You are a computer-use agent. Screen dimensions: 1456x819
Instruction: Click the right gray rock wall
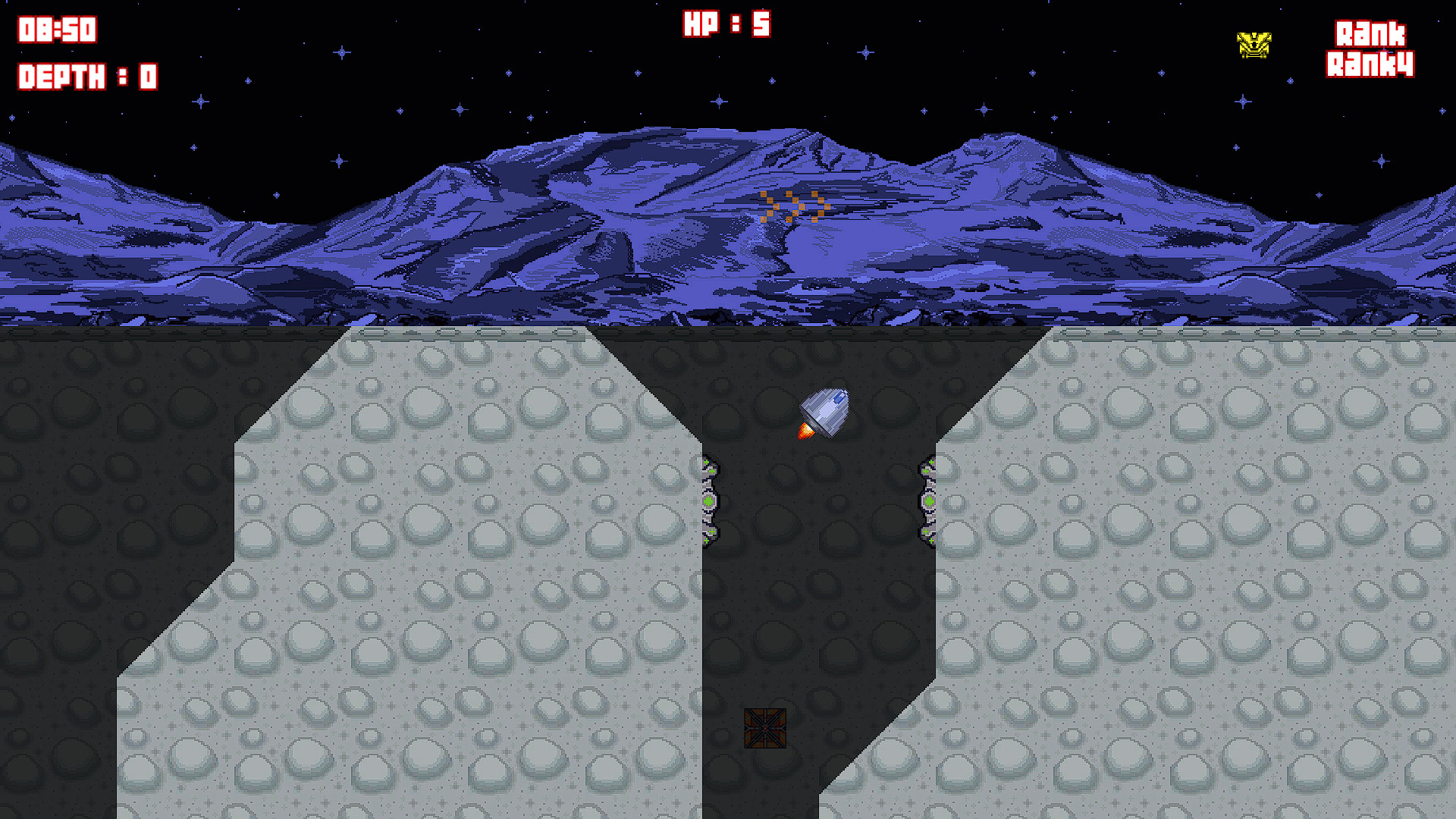(1213, 569)
